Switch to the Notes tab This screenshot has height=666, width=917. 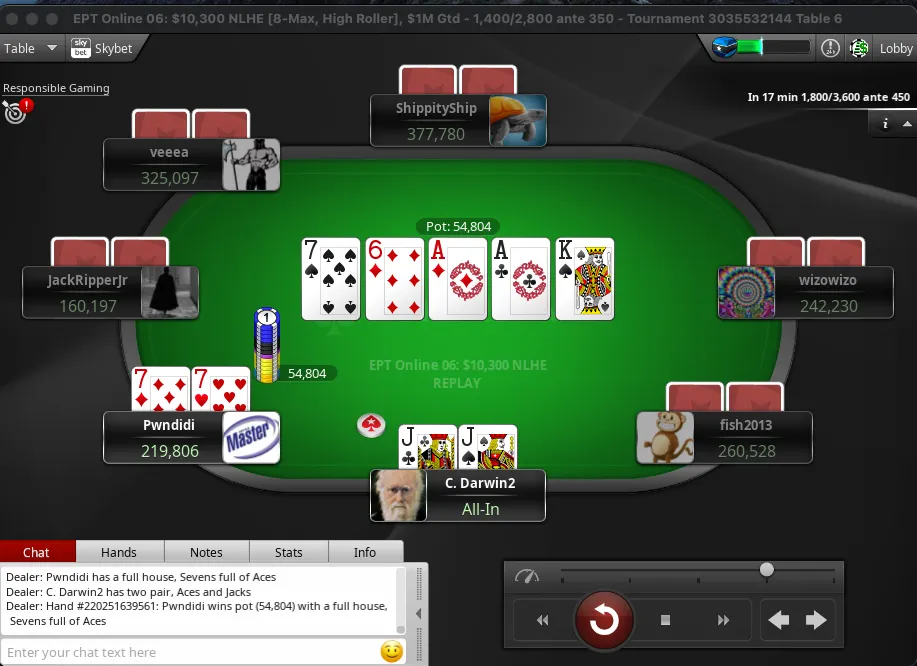(x=206, y=552)
